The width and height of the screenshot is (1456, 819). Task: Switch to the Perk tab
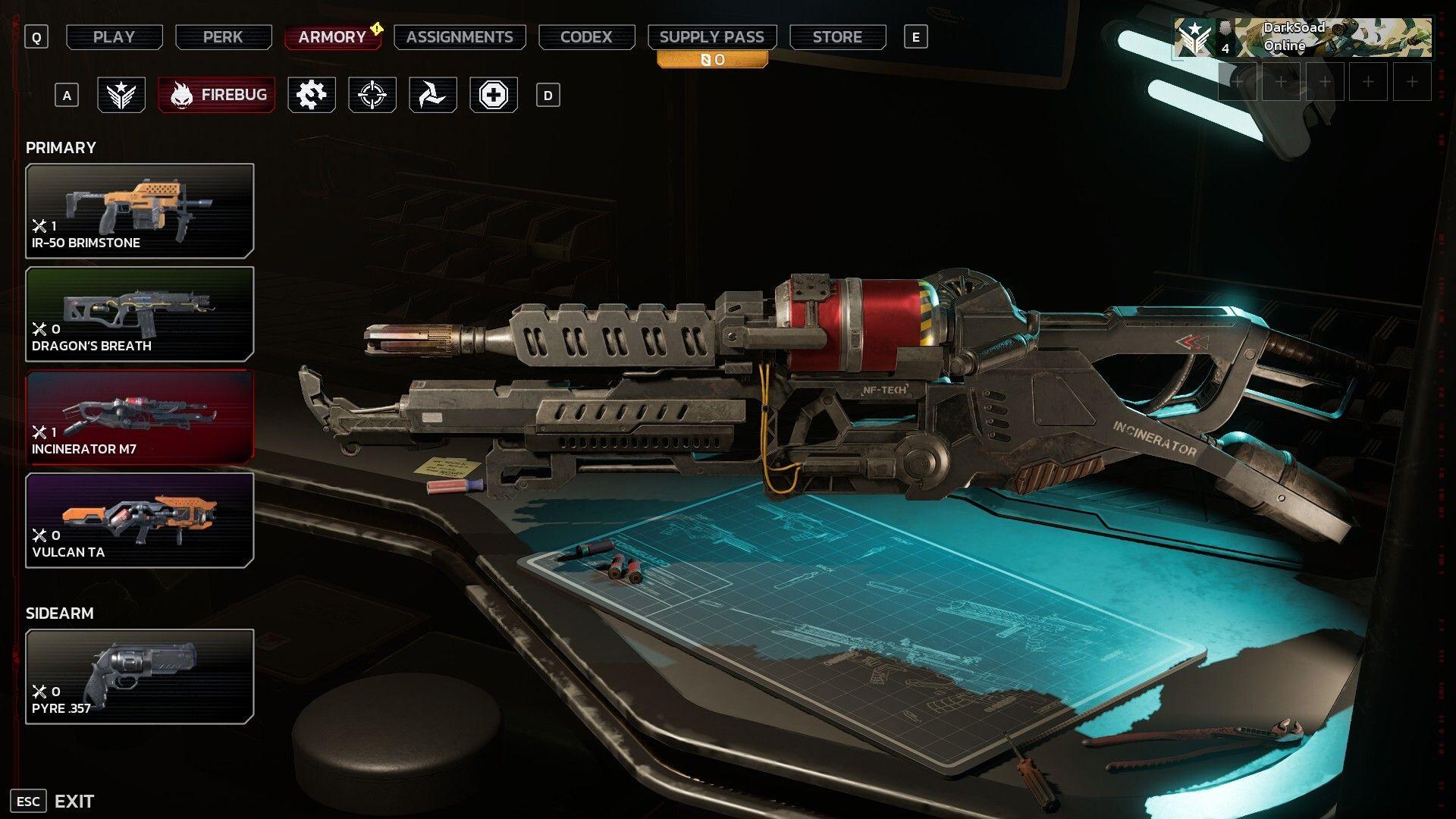(x=223, y=37)
